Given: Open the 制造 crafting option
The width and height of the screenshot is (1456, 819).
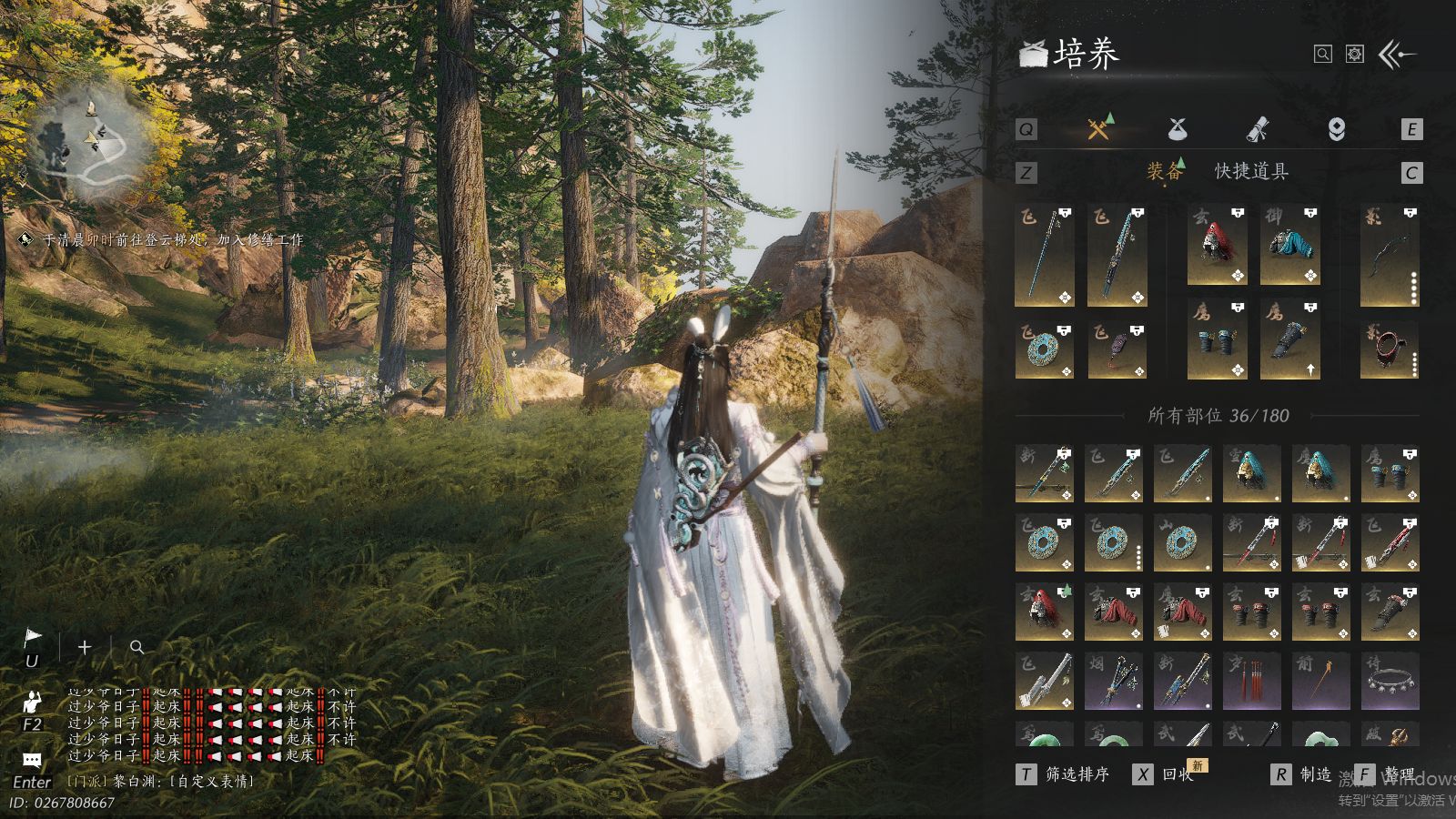Looking at the screenshot, I should coord(1303,774).
